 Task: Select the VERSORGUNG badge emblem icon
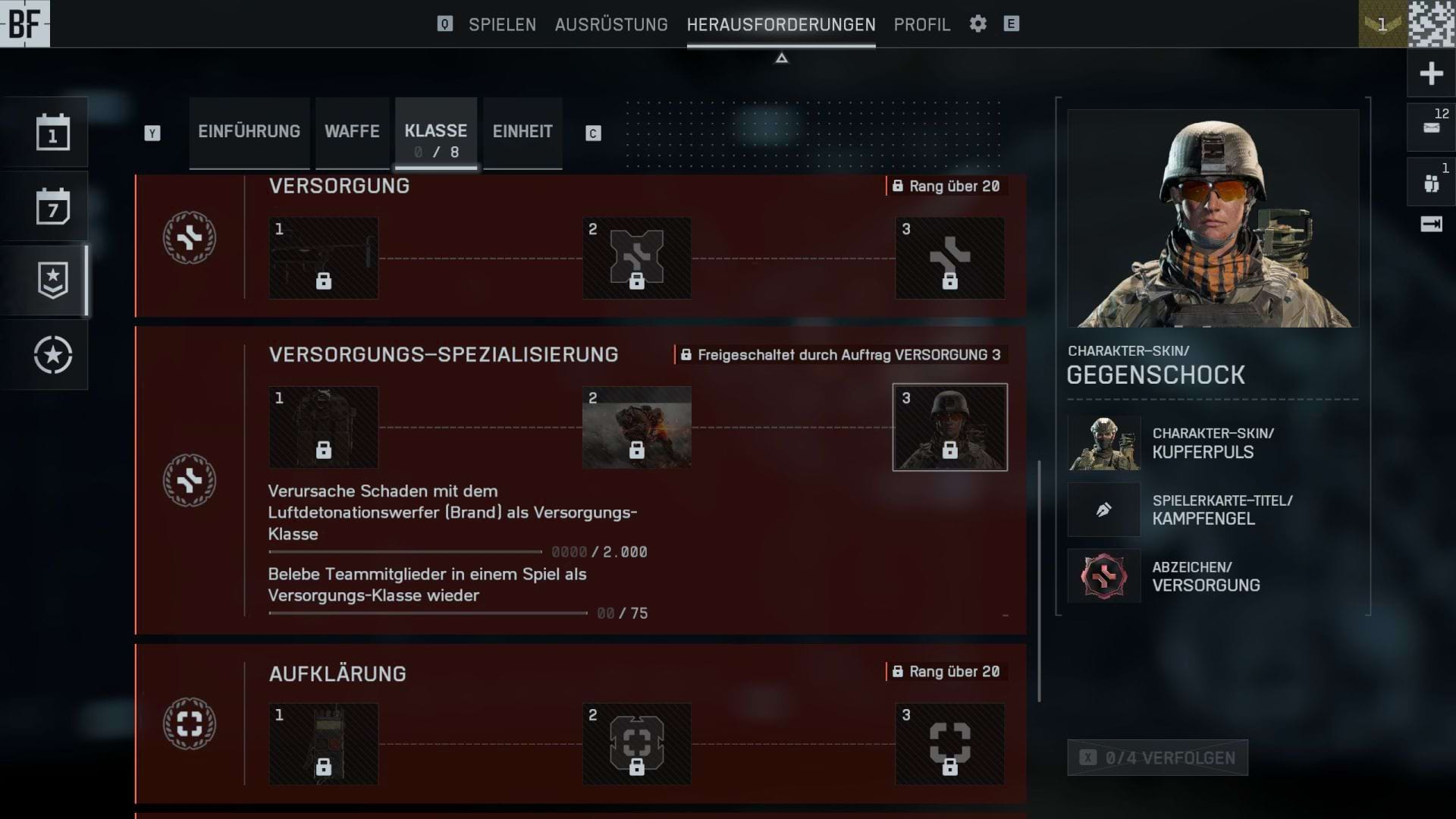188,237
